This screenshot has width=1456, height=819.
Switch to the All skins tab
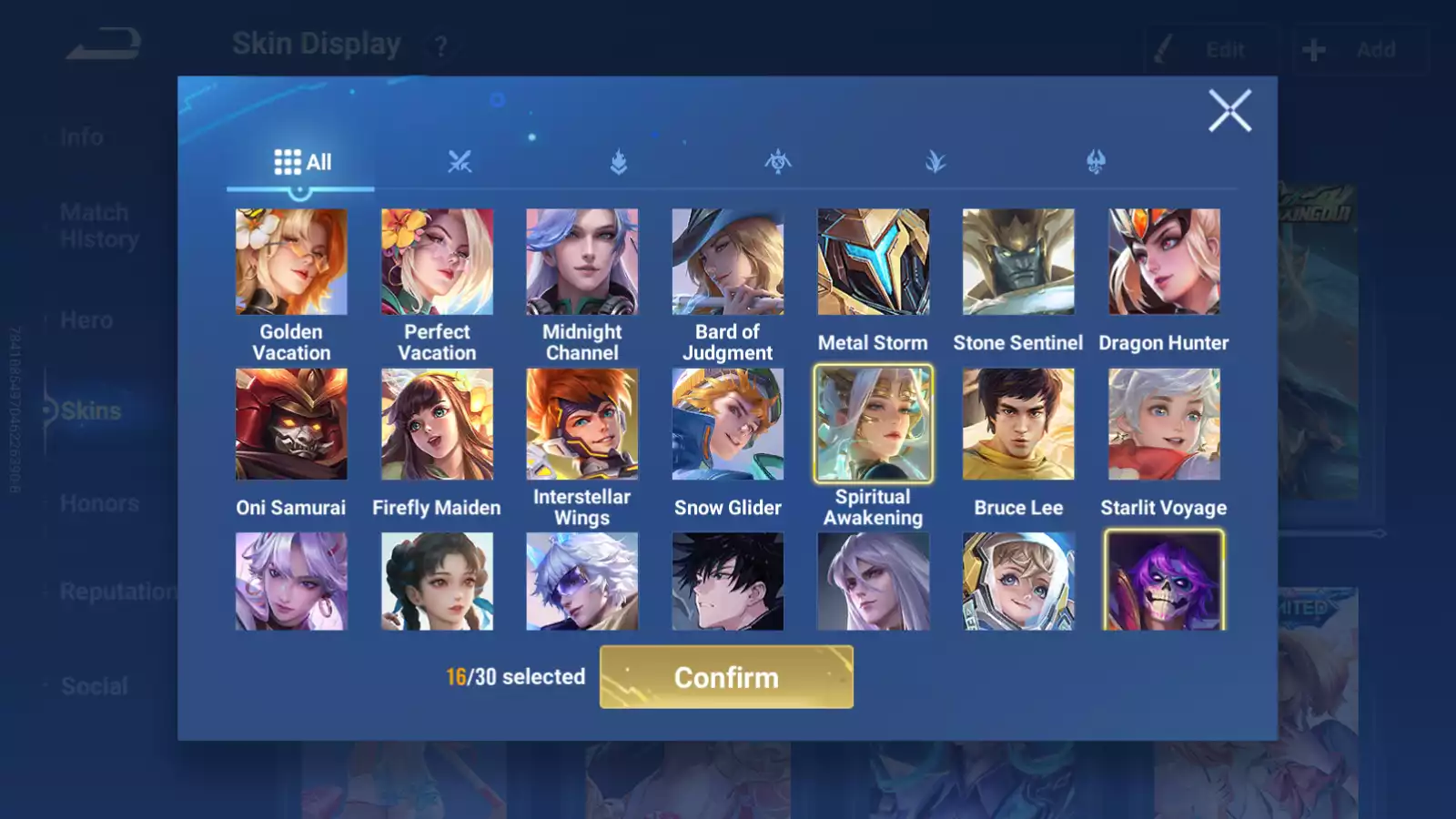click(302, 162)
